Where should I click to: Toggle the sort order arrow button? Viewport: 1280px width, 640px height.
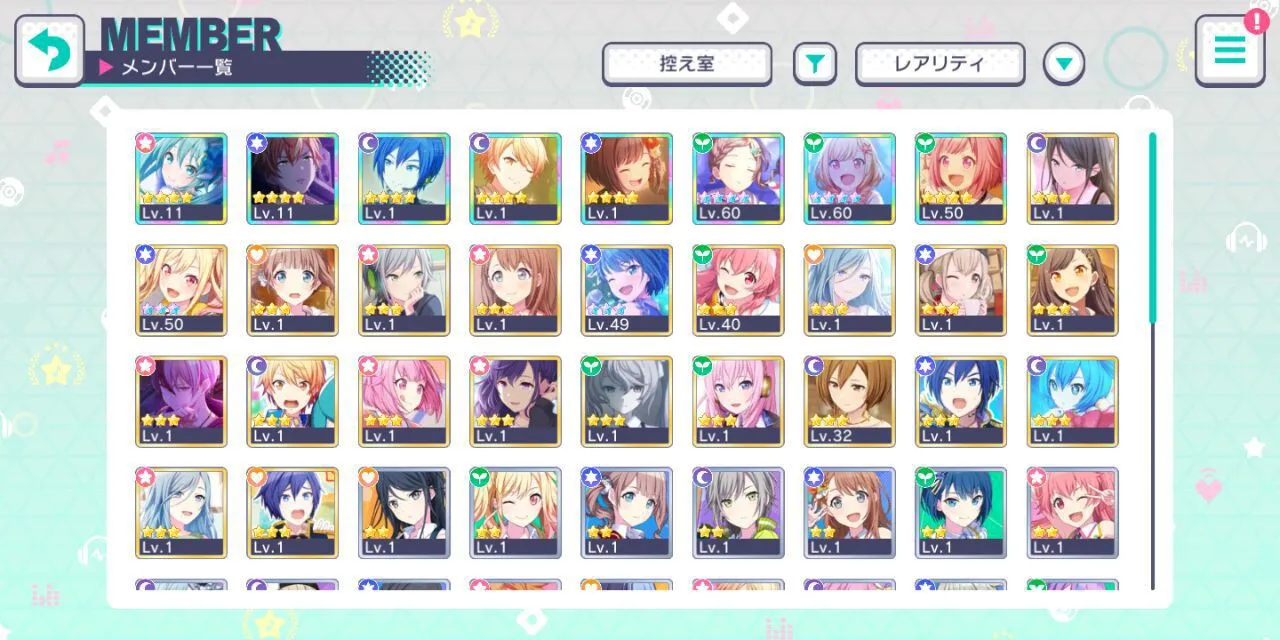point(1063,65)
